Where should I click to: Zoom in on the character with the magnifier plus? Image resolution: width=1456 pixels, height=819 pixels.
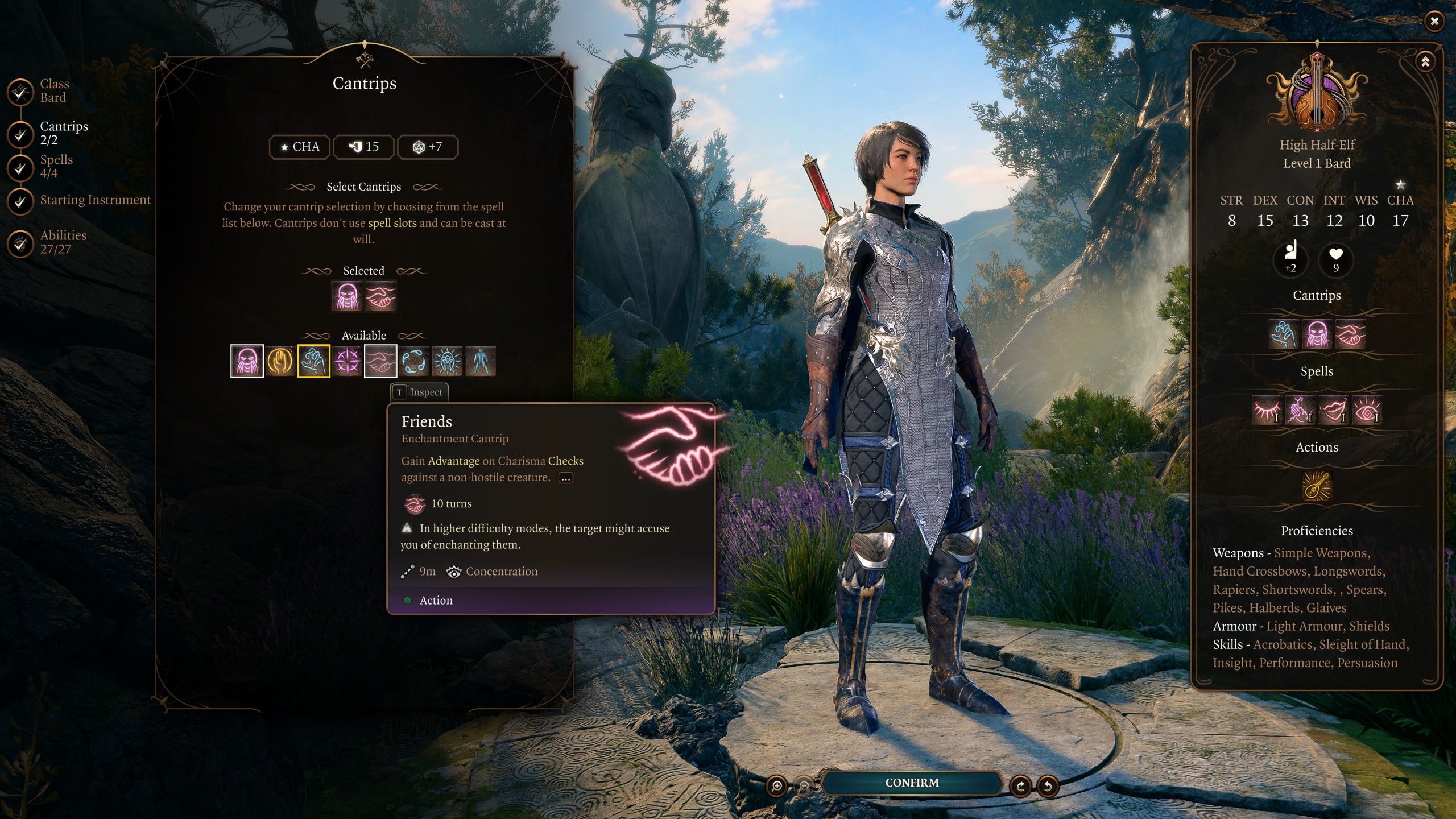pyautogui.click(x=776, y=787)
